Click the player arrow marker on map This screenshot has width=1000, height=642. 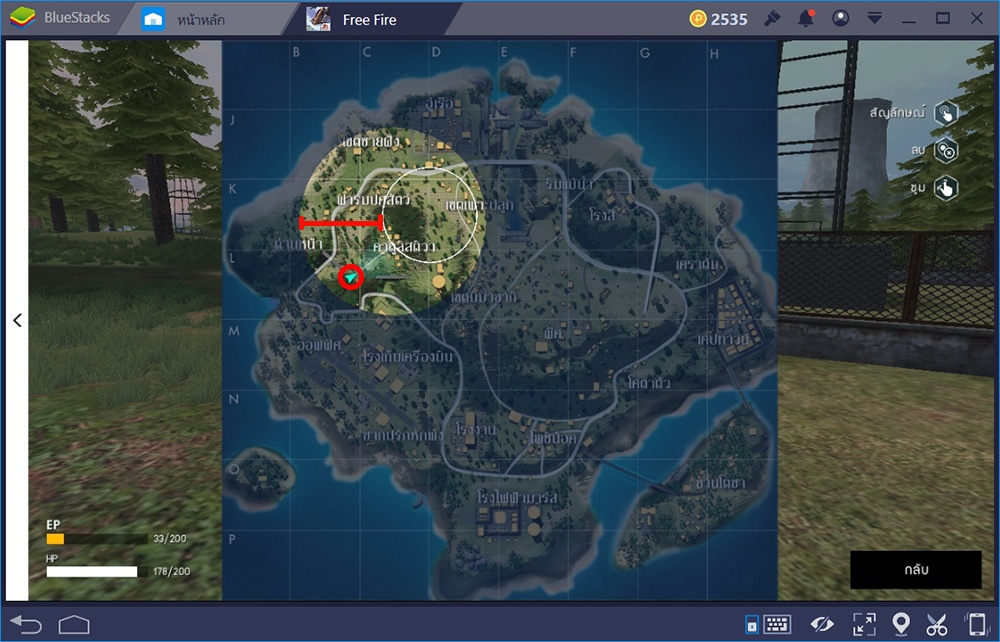[350, 277]
